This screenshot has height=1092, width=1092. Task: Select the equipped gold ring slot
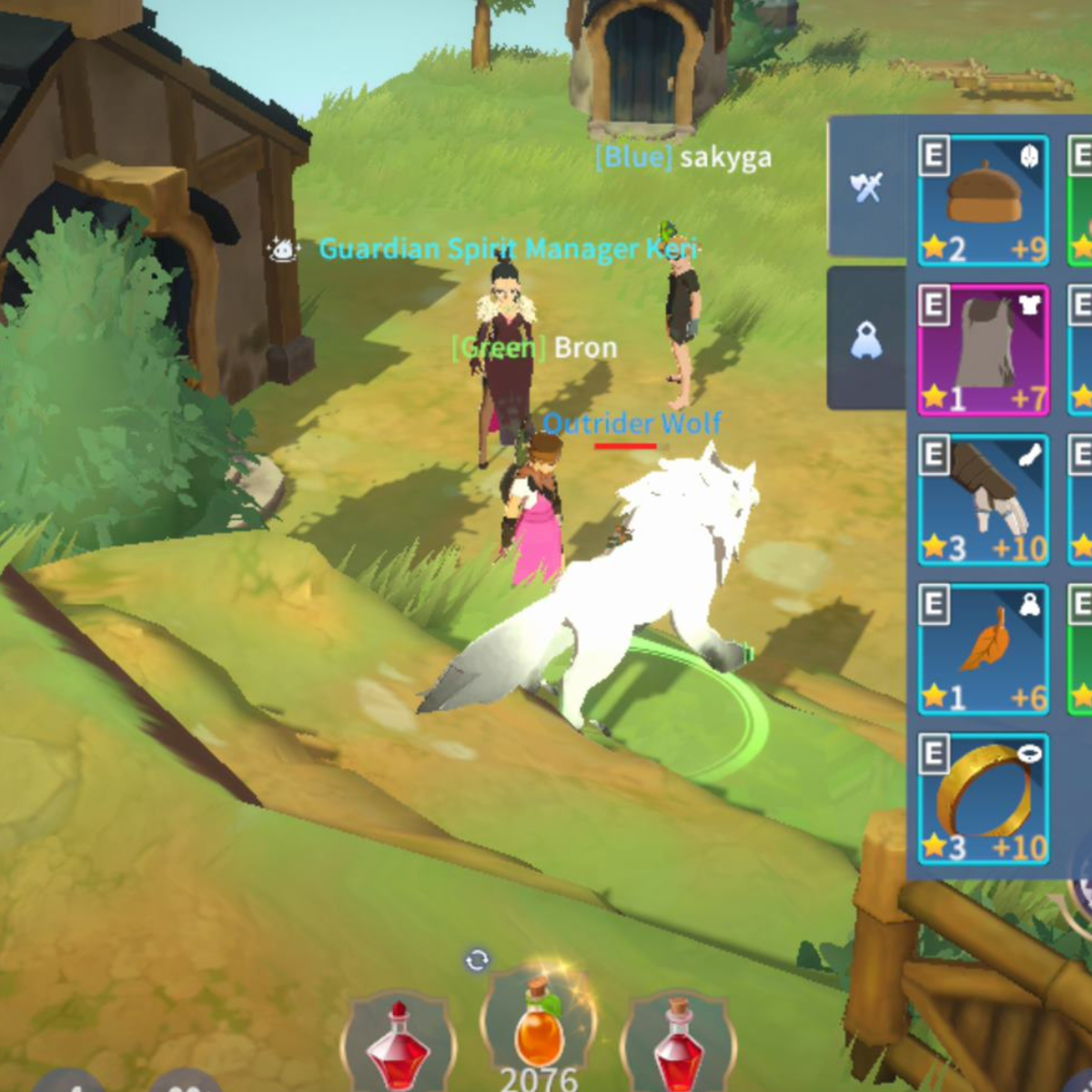[x=983, y=799]
